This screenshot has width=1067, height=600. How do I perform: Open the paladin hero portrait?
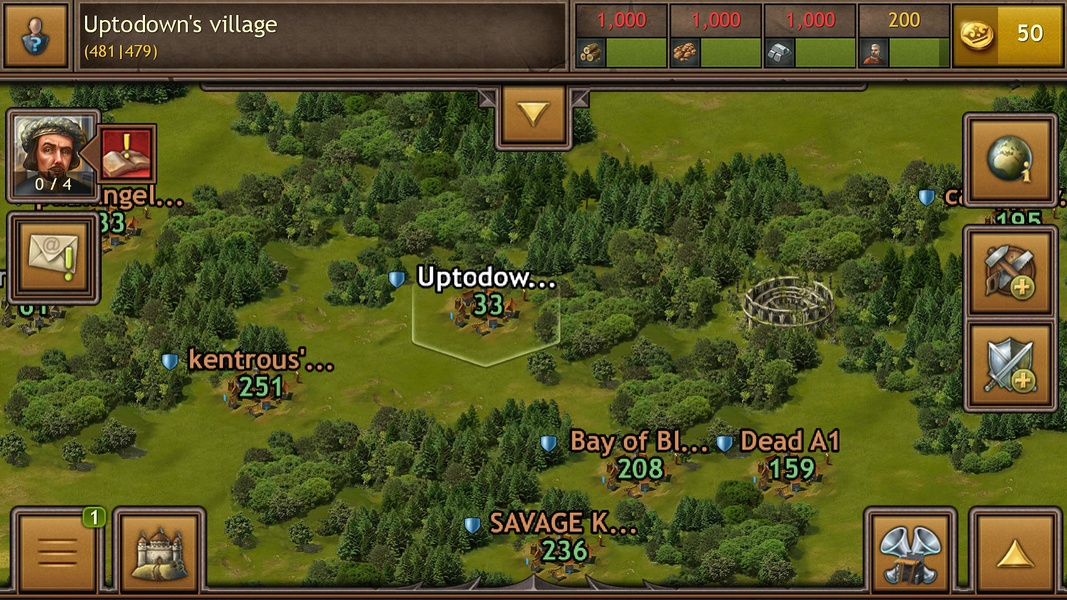tap(53, 155)
